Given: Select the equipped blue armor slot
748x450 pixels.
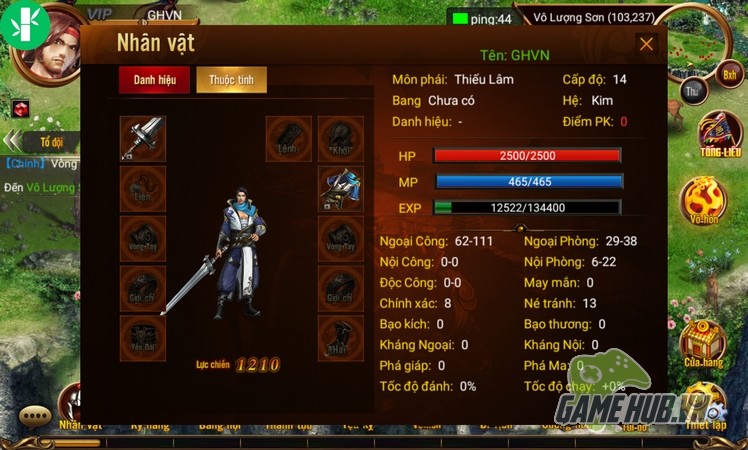Looking at the screenshot, I should tap(340, 188).
